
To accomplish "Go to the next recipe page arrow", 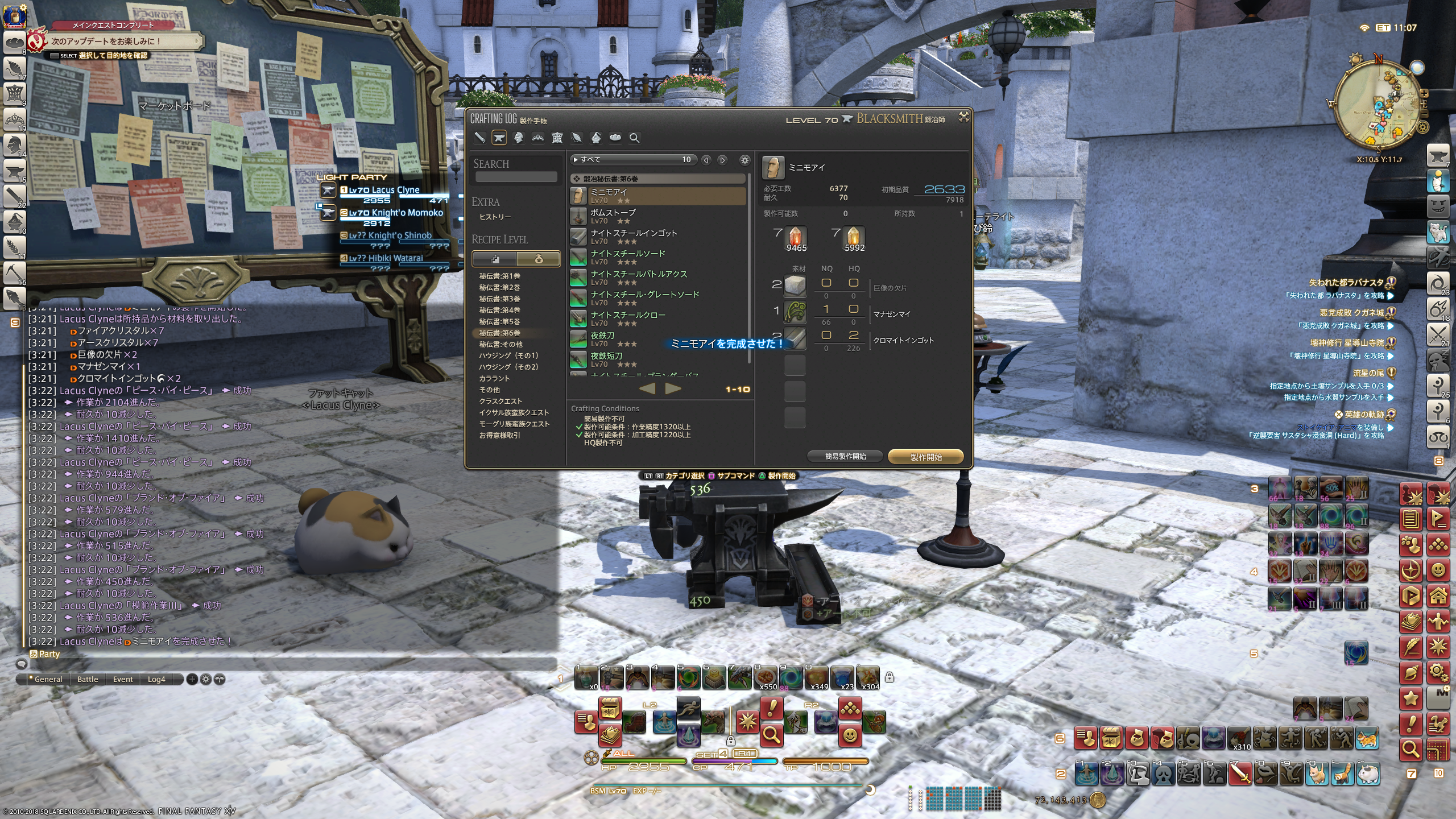I will pos(673,388).
